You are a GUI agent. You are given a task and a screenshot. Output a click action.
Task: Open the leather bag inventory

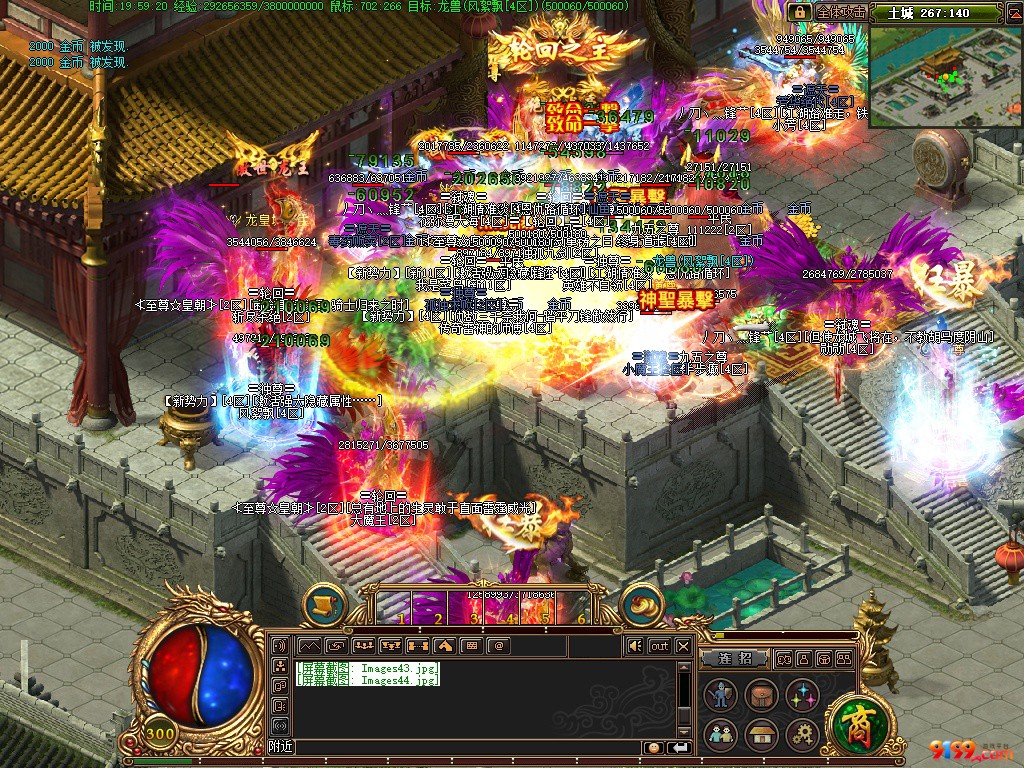point(761,695)
